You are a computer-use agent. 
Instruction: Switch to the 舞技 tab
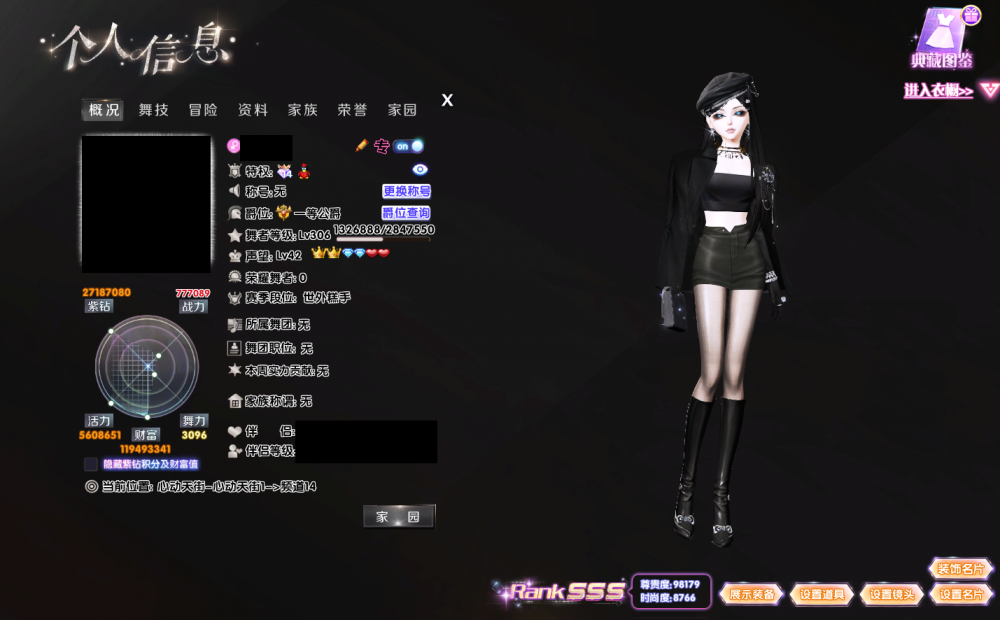pyautogui.click(x=154, y=110)
